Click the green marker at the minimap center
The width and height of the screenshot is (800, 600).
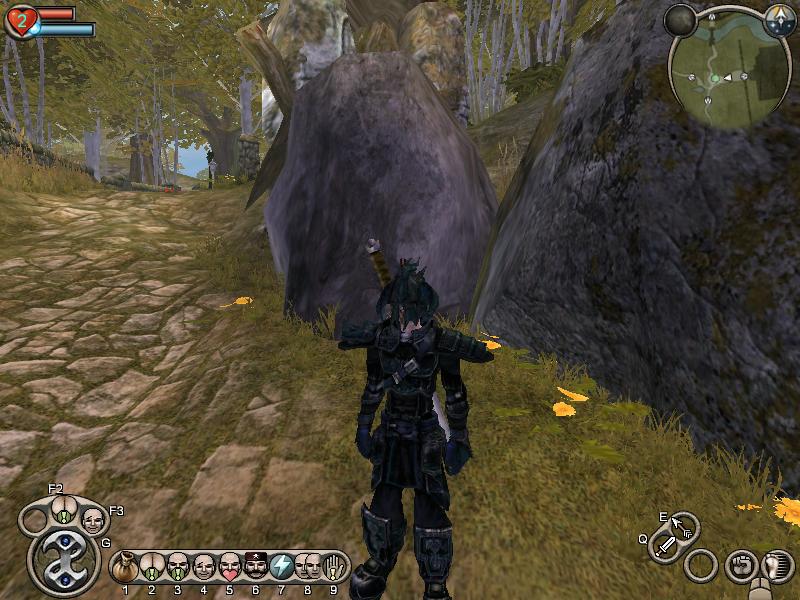click(x=716, y=77)
